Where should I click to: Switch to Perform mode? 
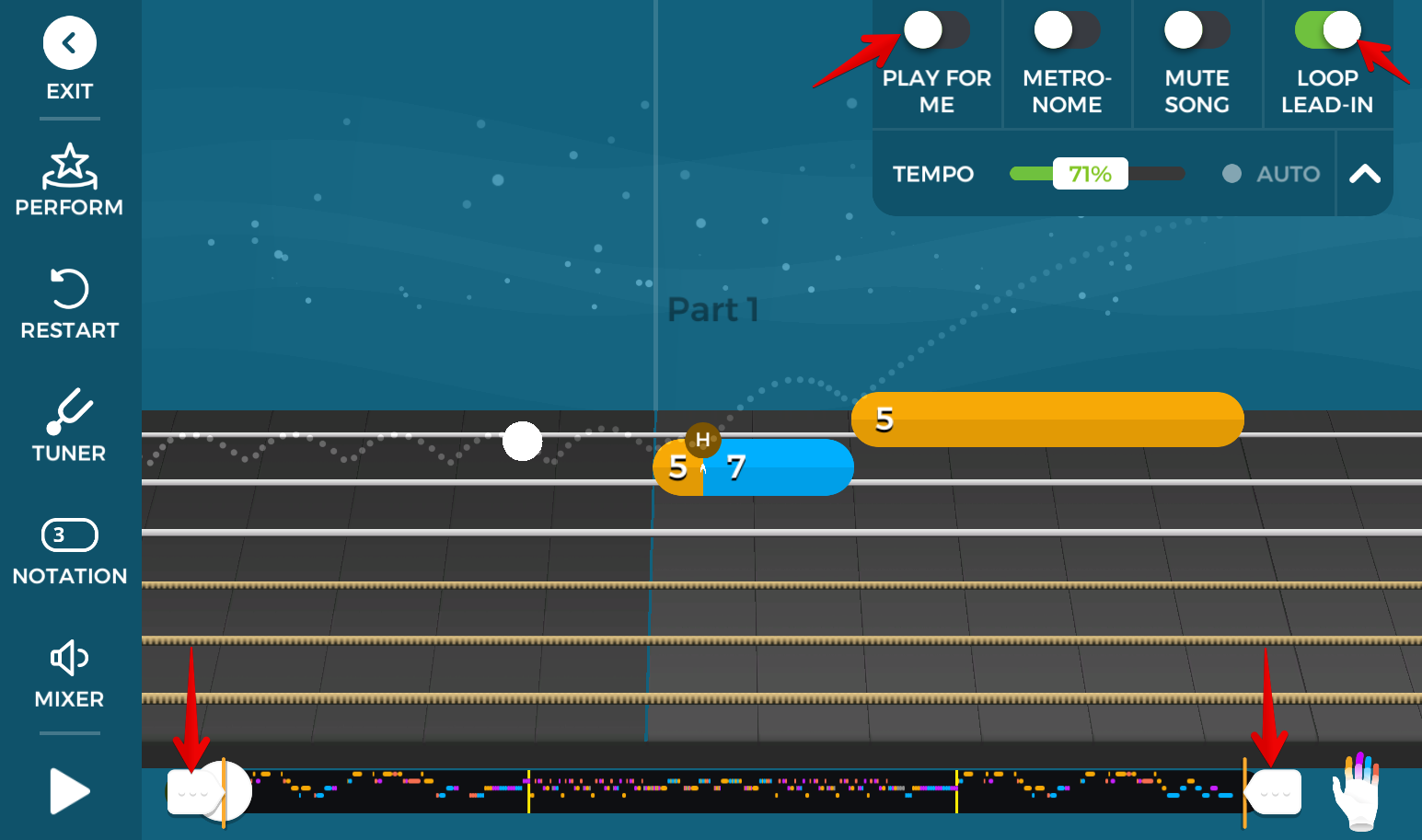coord(69,180)
